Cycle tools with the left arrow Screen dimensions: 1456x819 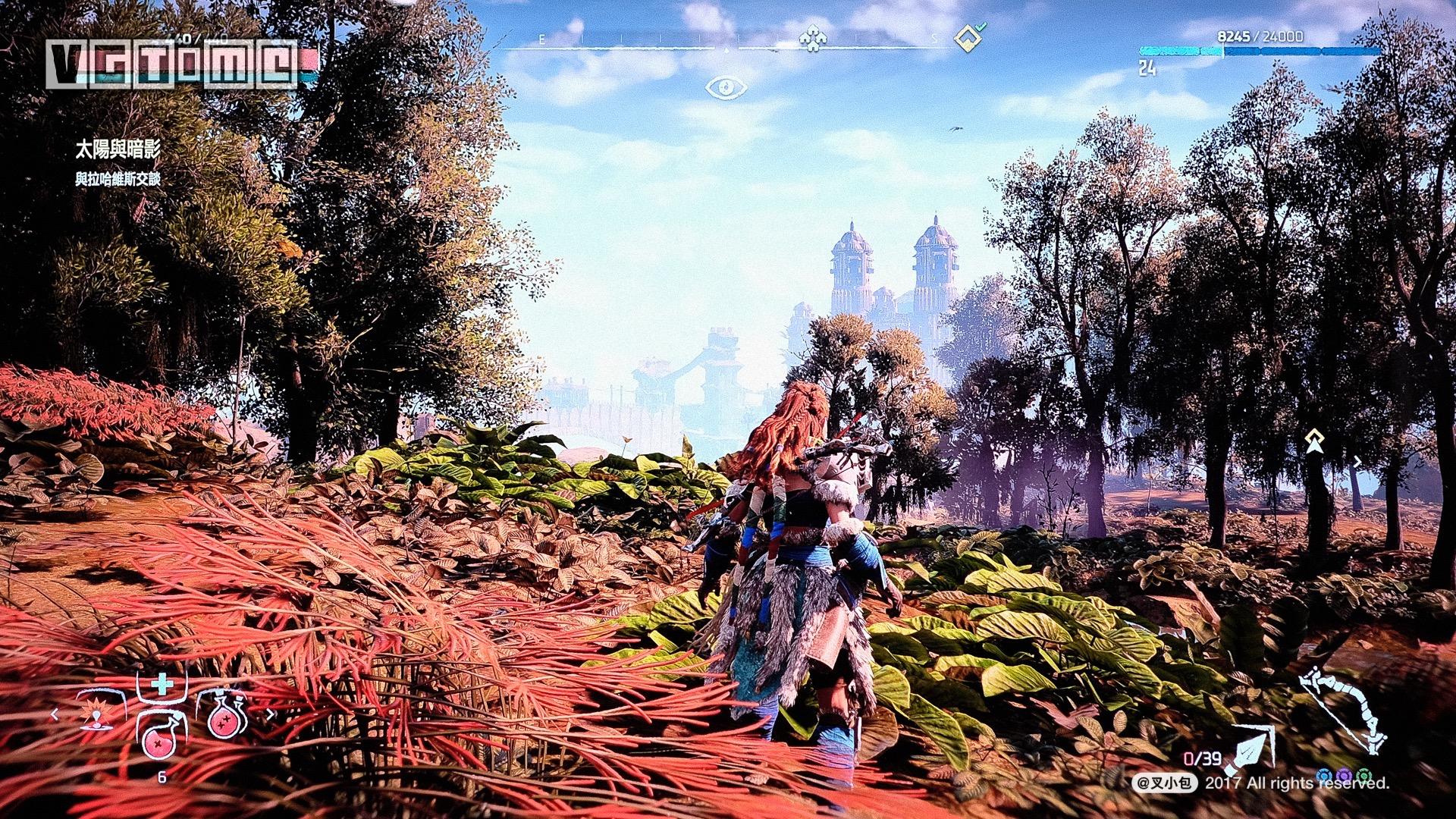[x=55, y=714]
